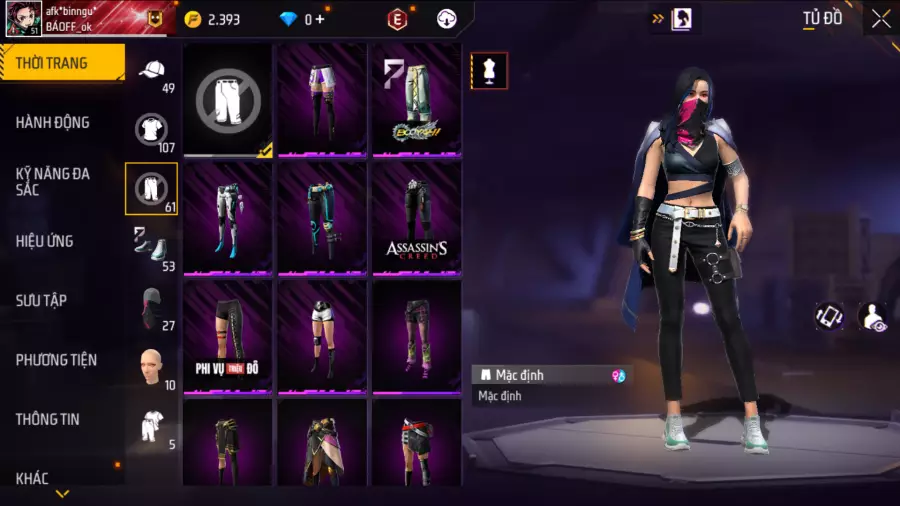Choose the hat subcategory icon
Image resolution: width=900 pixels, height=506 pixels.
pyautogui.click(x=151, y=70)
